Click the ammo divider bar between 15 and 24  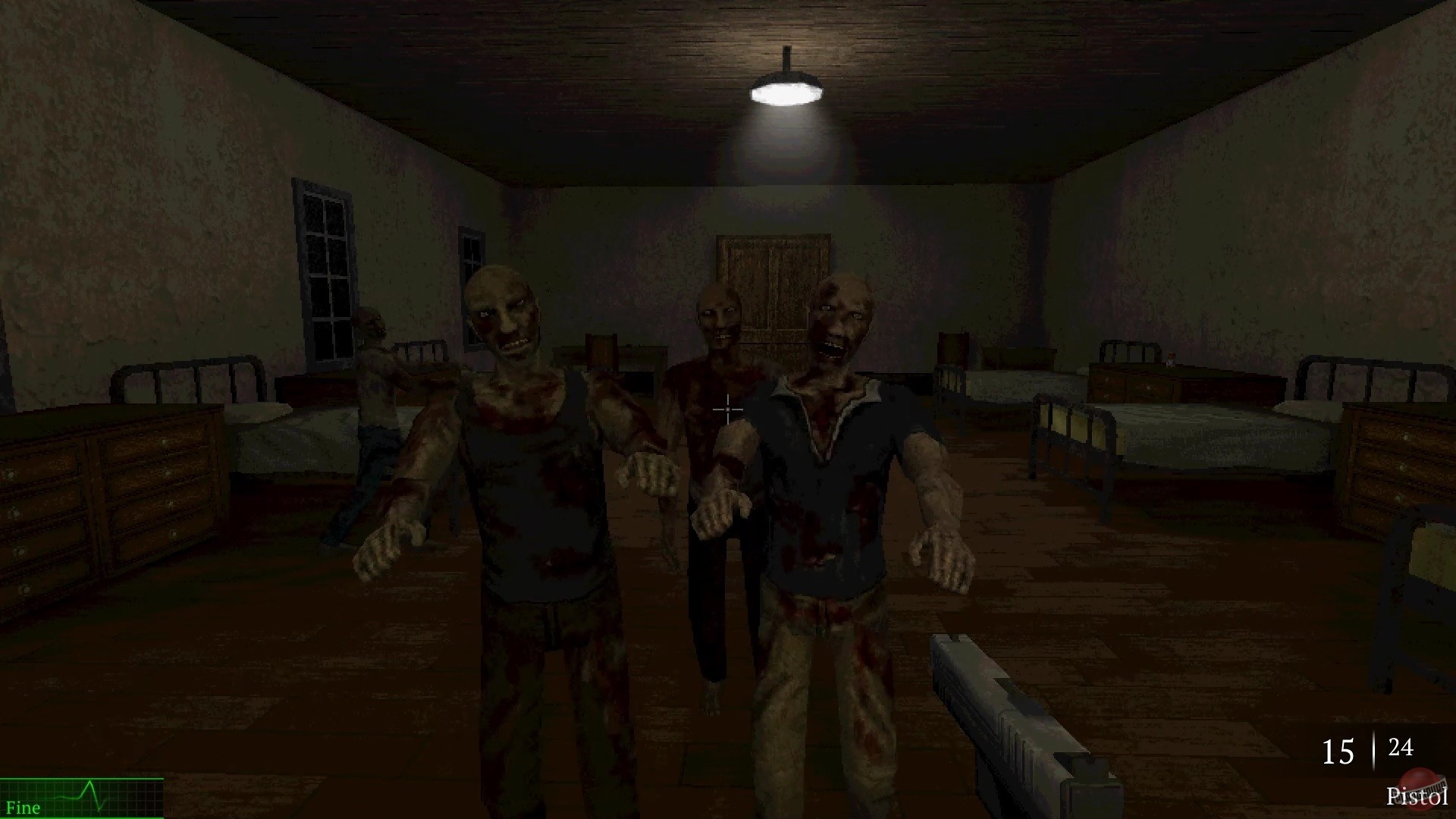1374,749
